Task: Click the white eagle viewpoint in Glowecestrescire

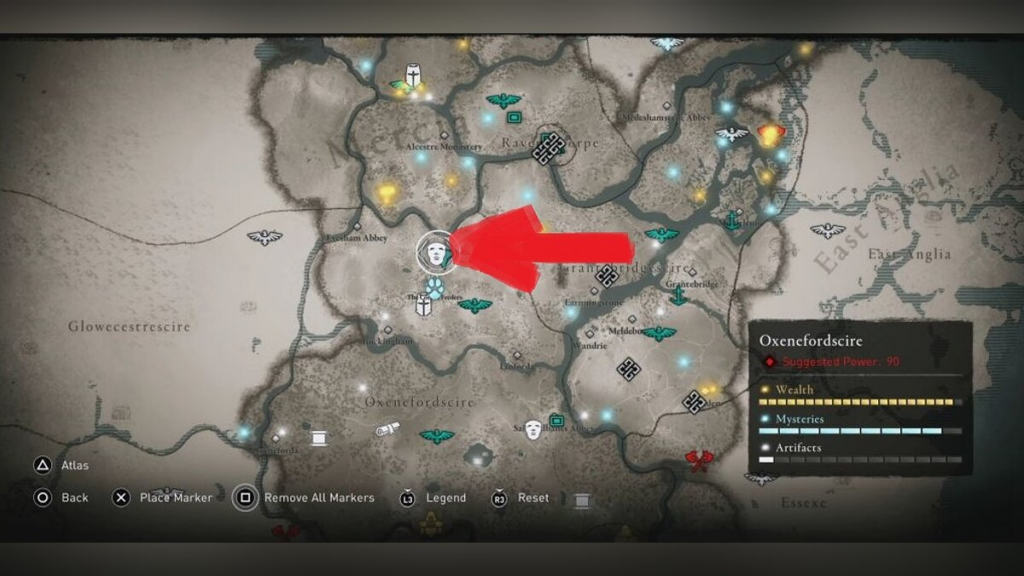Action: [265, 237]
